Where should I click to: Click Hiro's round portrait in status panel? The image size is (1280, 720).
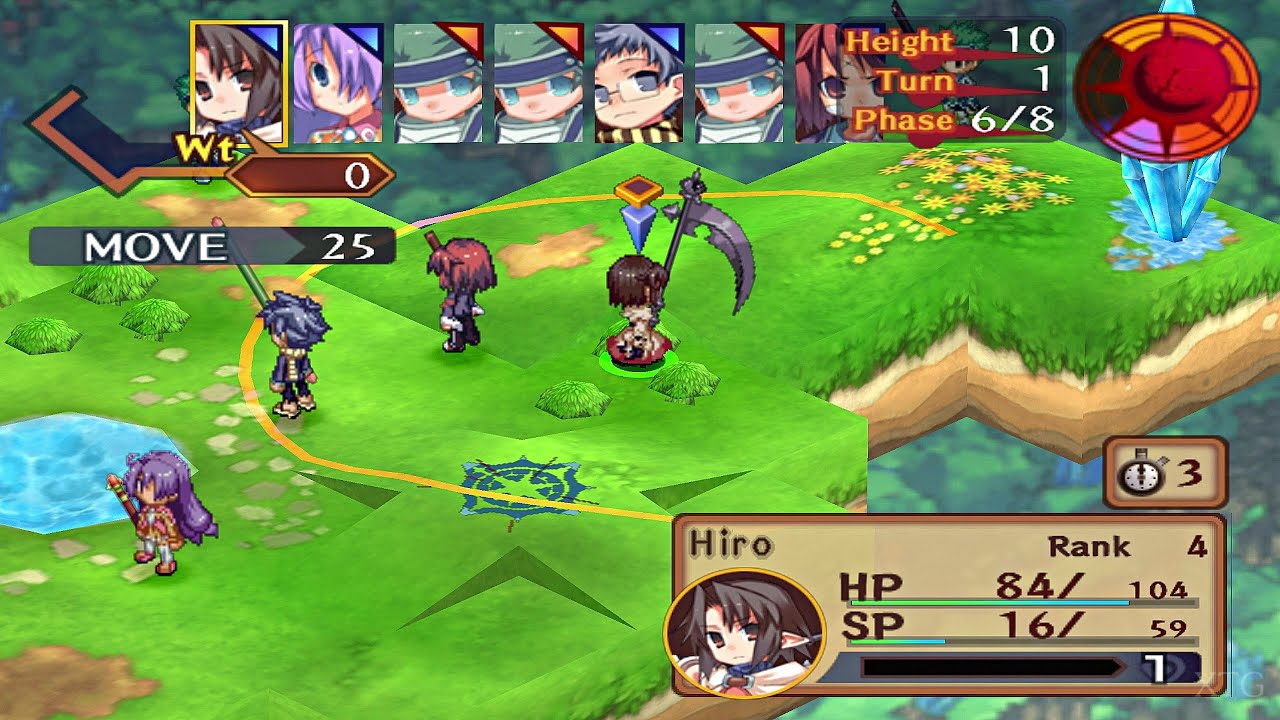coord(743,632)
